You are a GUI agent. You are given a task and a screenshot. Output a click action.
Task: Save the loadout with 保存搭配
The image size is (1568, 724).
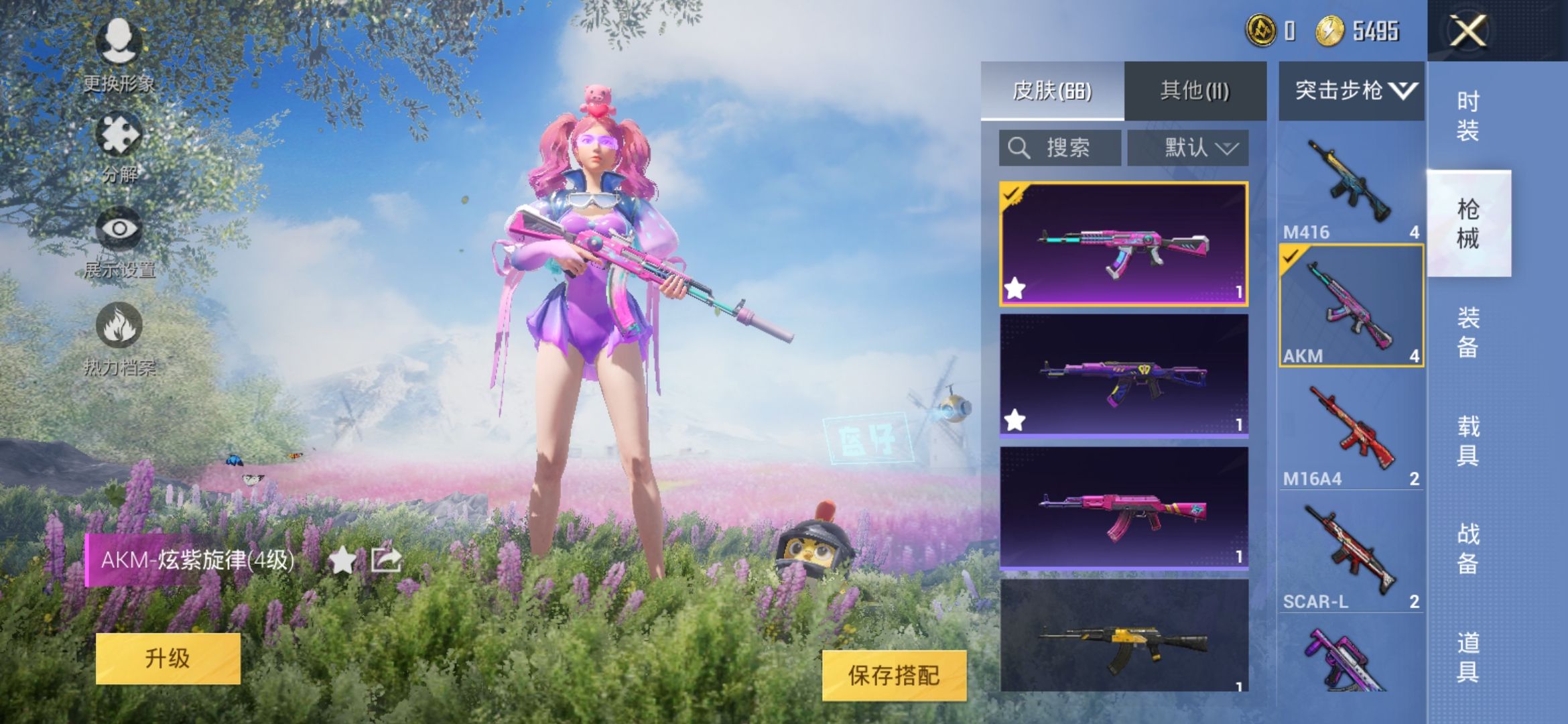pyautogui.click(x=894, y=675)
